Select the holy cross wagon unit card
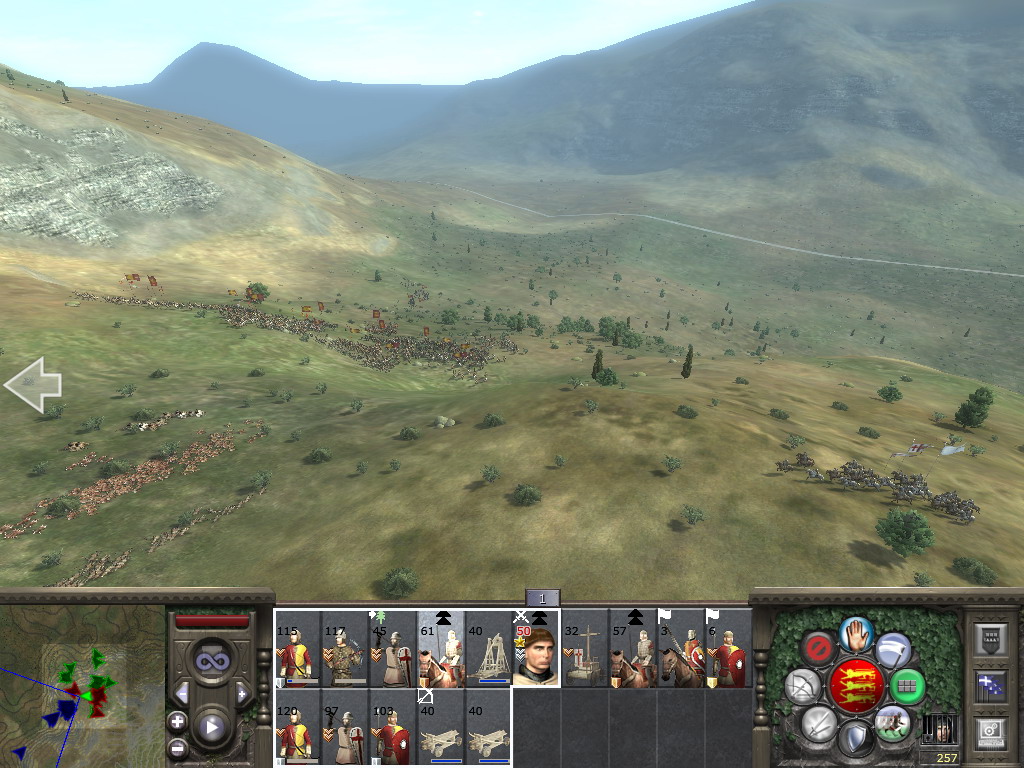The width and height of the screenshot is (1024, 768). tap(584, 650)
